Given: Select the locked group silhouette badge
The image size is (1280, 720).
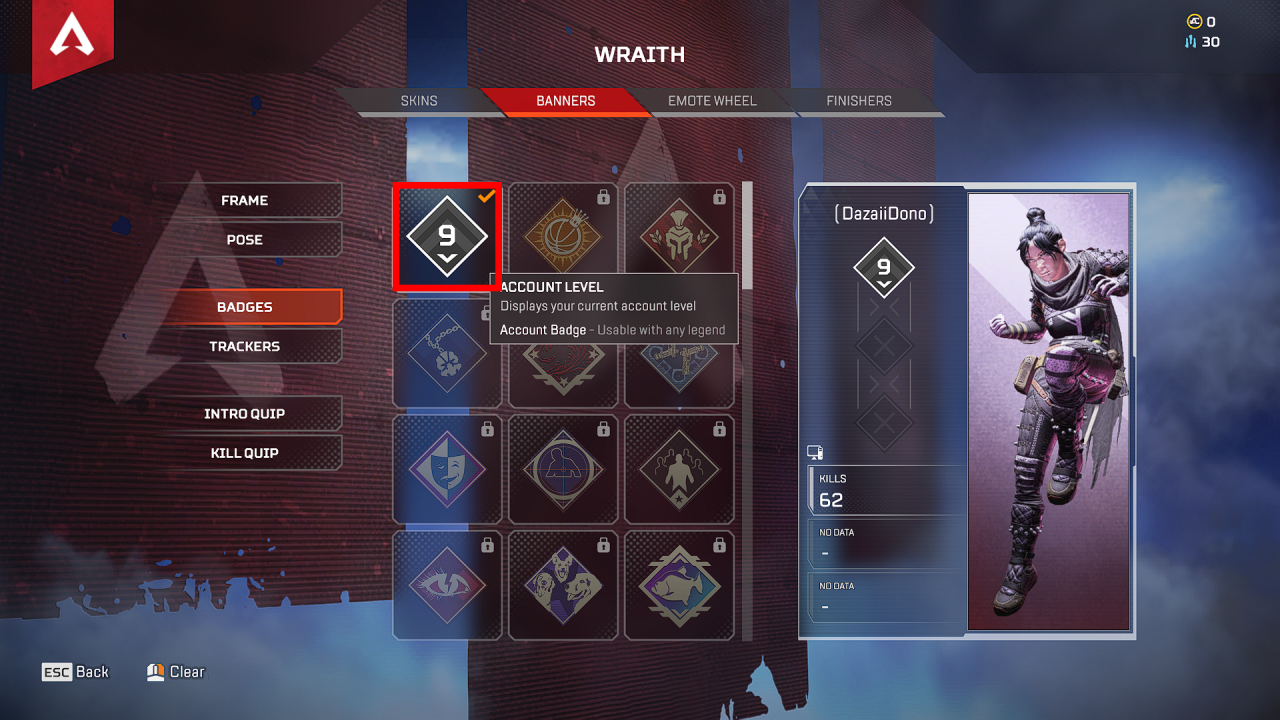Looking at the screenshot, I should point(680,470).
